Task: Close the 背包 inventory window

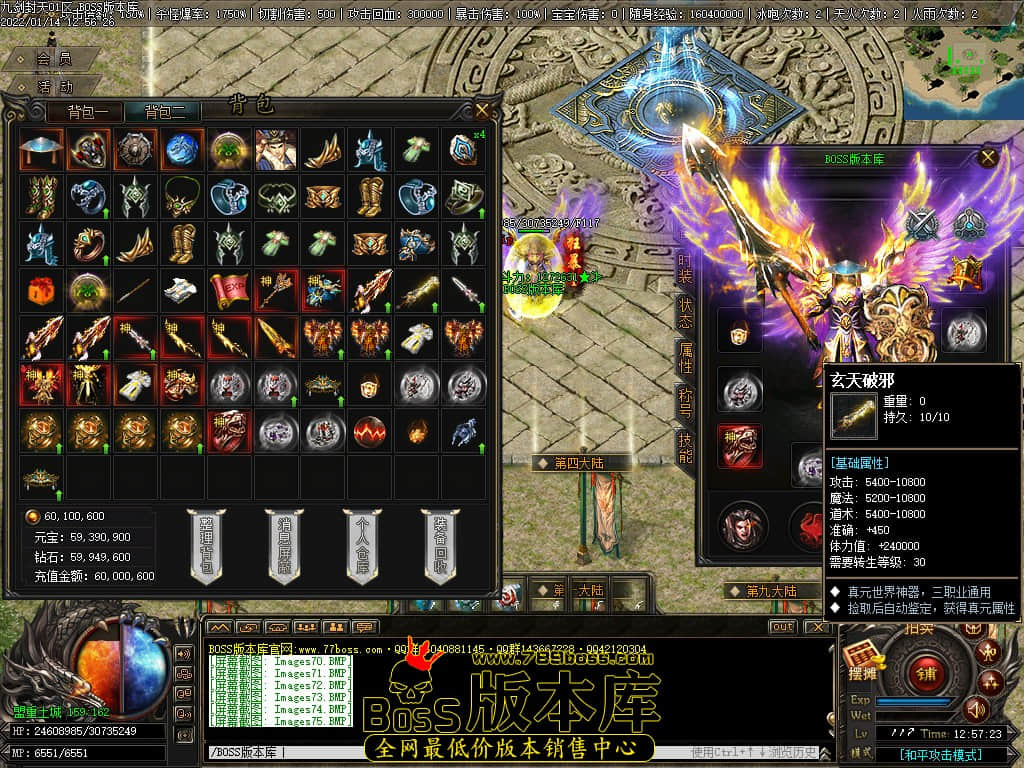Action: [x=482, y=110]
